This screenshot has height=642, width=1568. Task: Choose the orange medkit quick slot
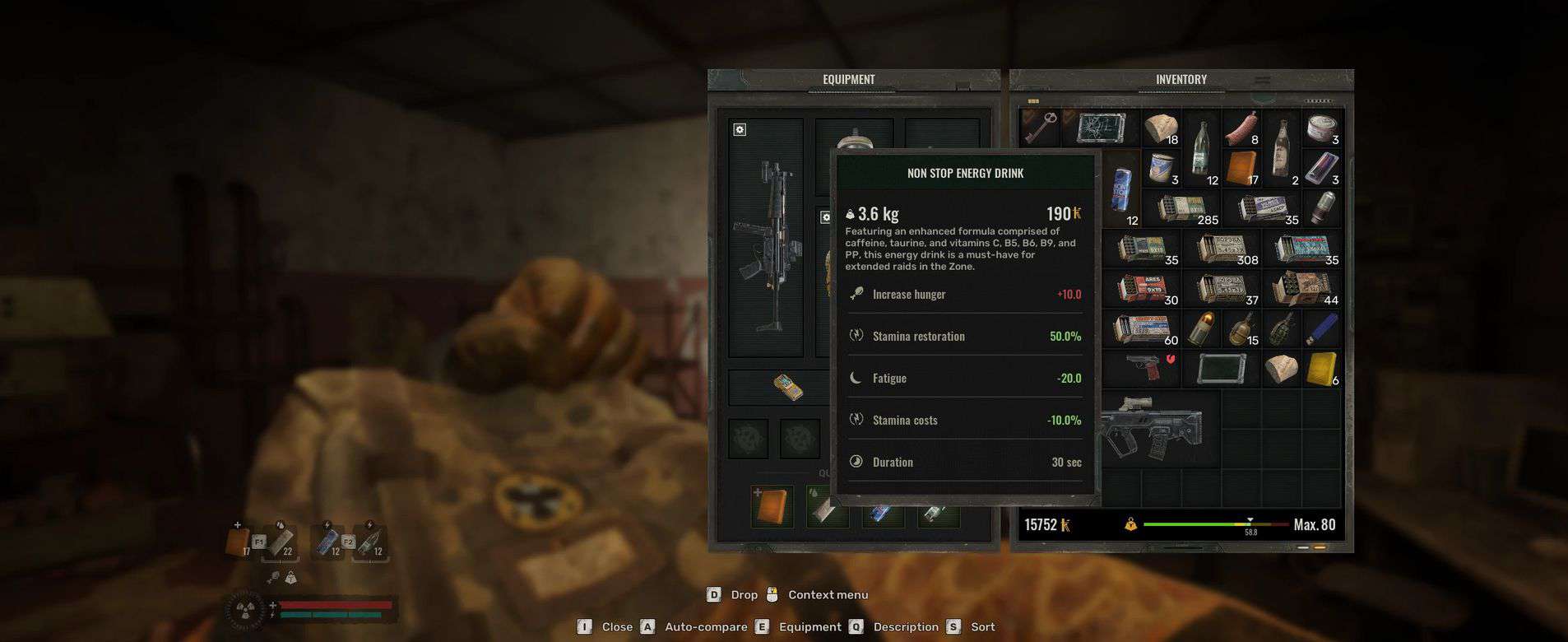point(772,505)
